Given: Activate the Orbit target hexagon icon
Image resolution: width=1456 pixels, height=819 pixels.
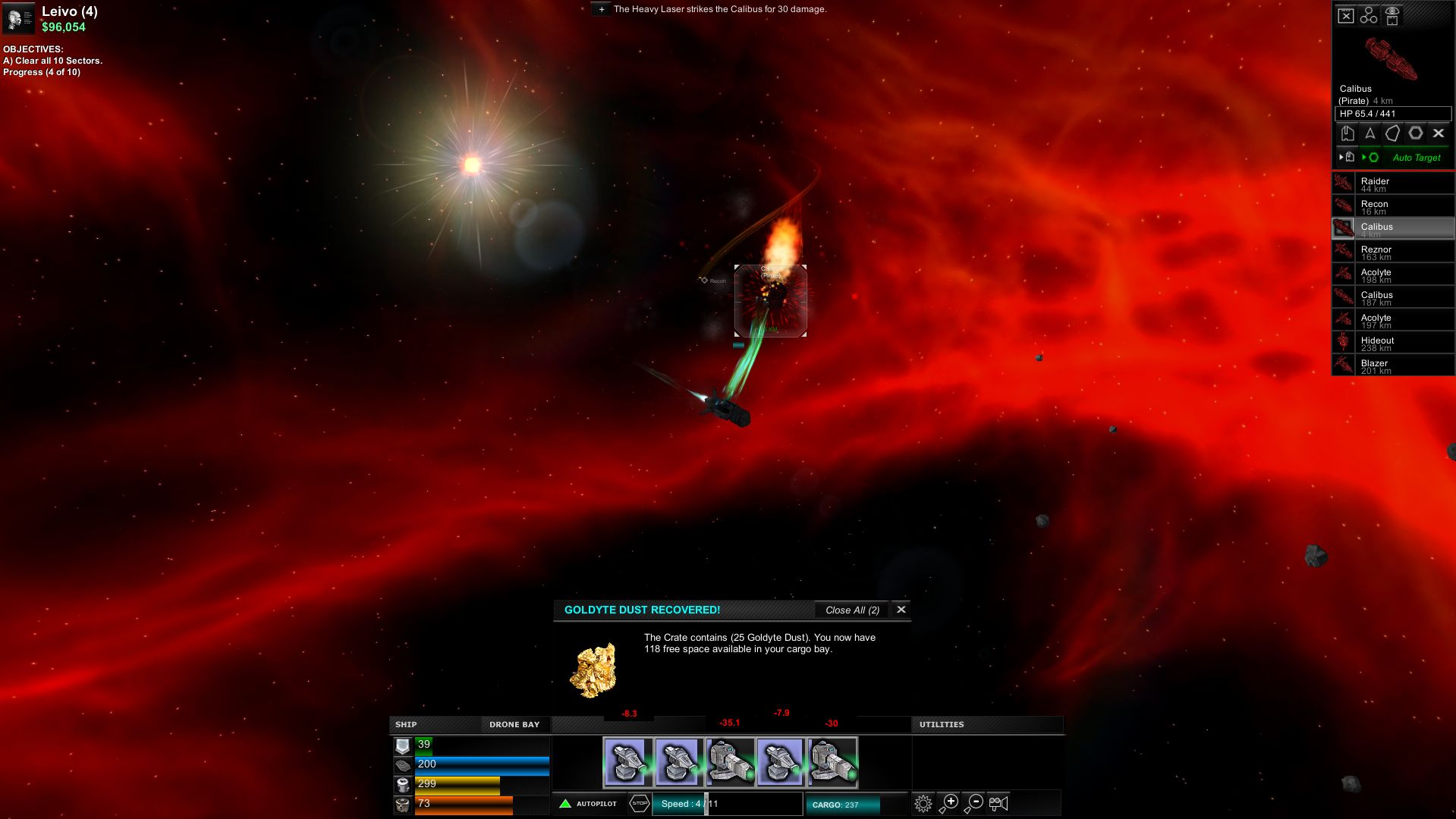Looking at the screenshot, I should (x=1416, y=133).
